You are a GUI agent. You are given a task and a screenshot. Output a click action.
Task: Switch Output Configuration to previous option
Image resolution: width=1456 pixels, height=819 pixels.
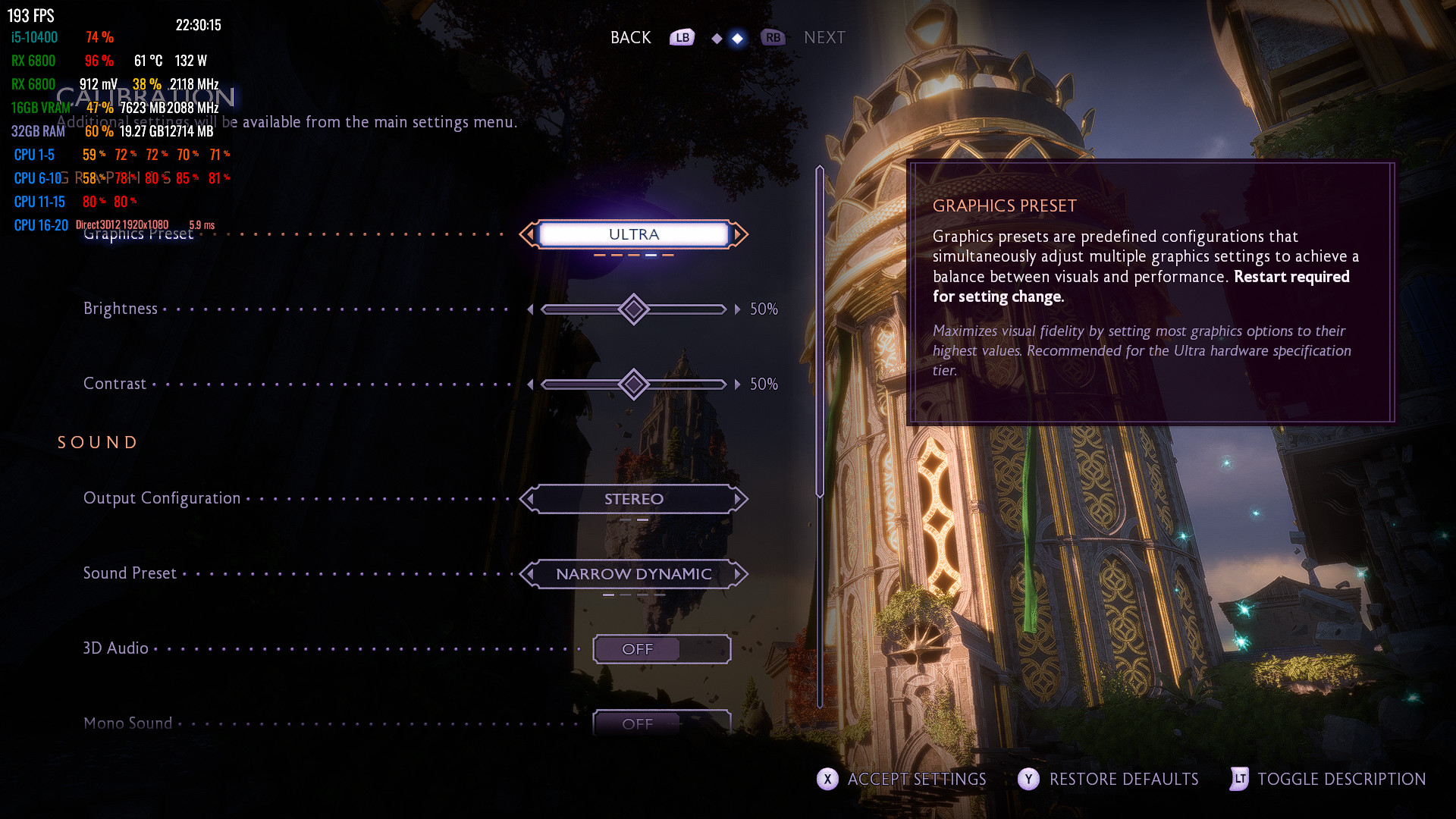coord(529,499)
